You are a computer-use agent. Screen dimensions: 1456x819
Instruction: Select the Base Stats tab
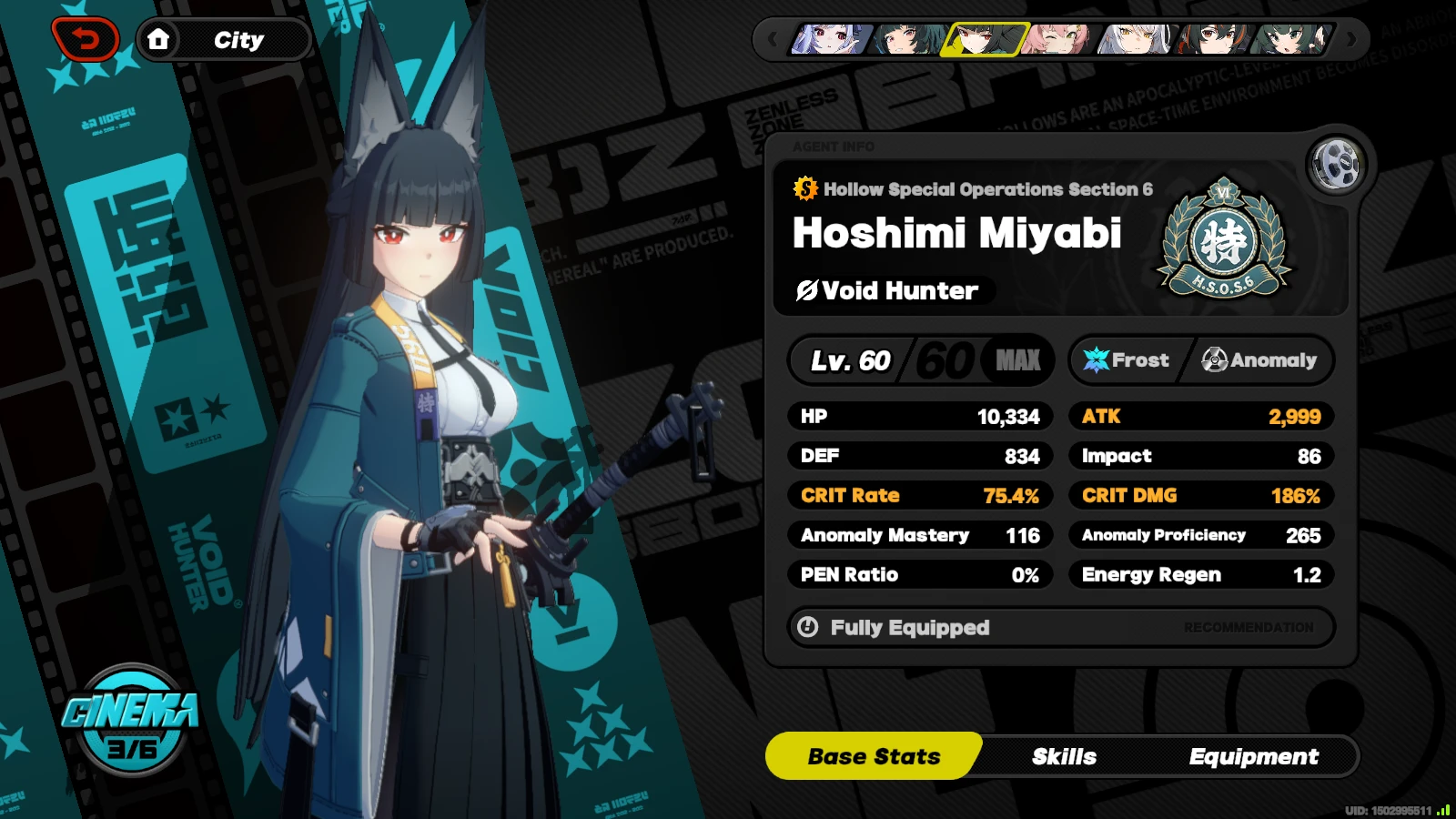pos(874,756)
